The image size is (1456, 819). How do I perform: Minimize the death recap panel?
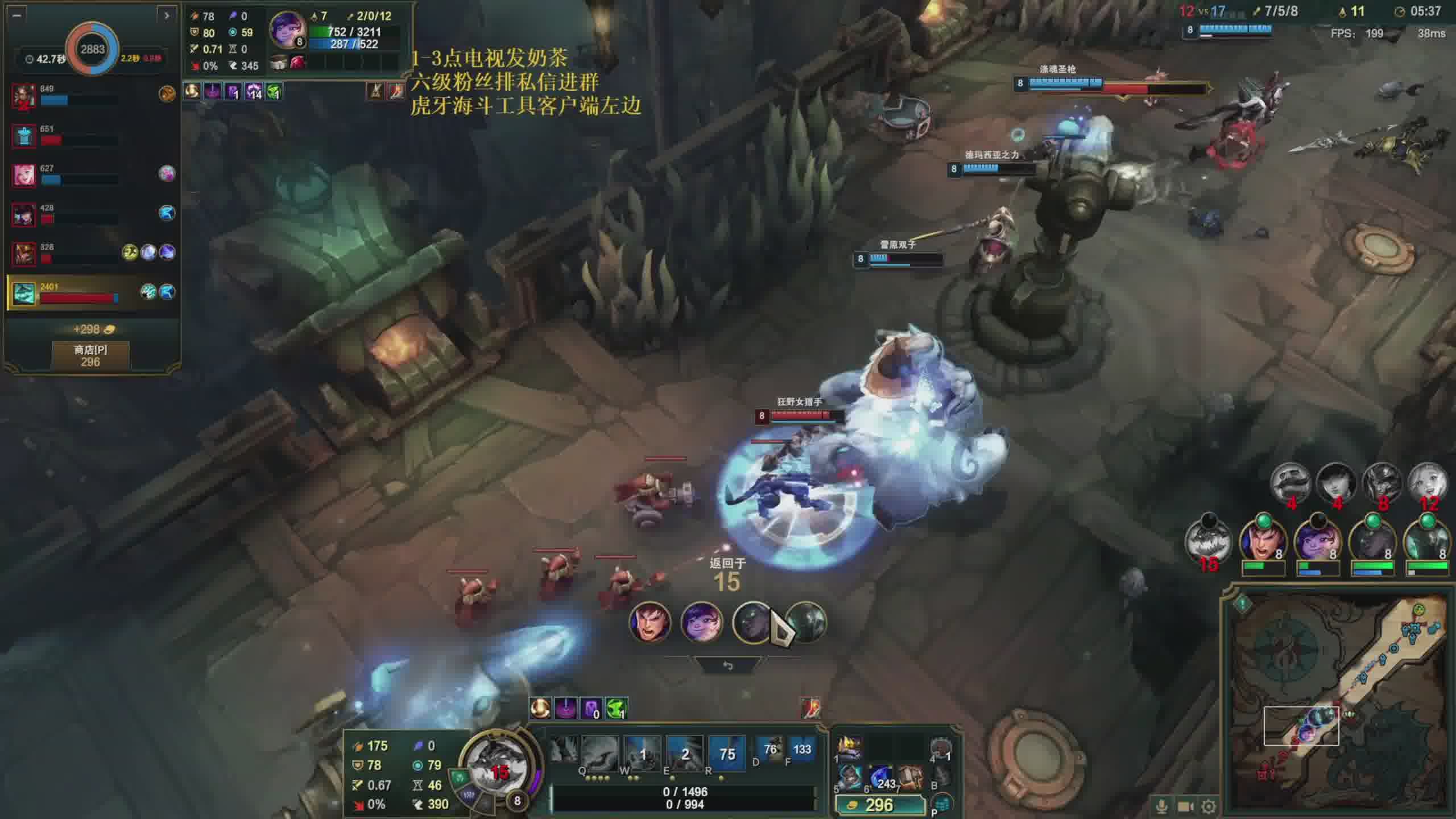point(16,15)
